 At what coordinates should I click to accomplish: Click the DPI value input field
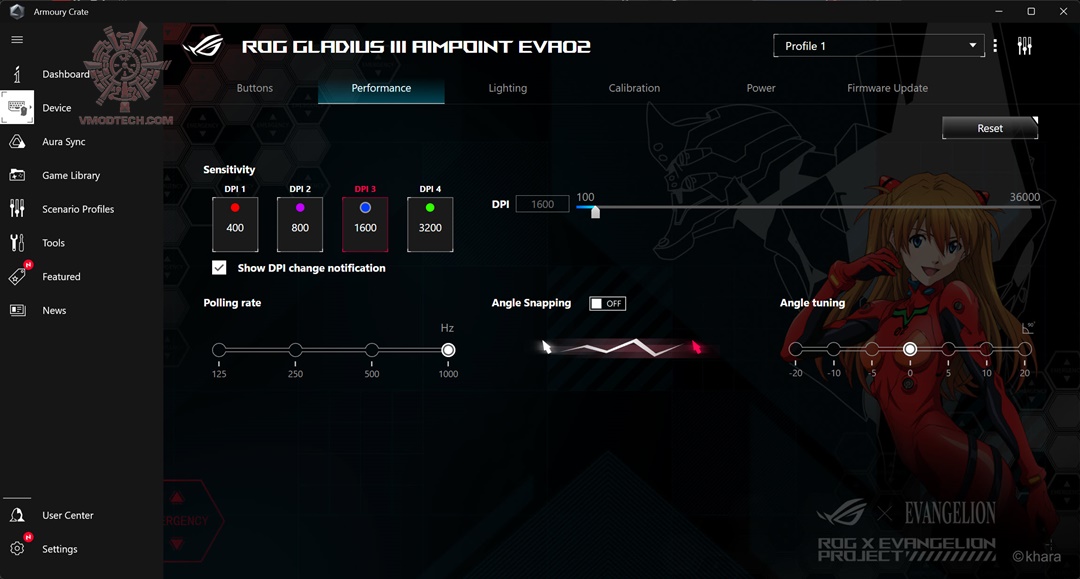click(542, 204)
